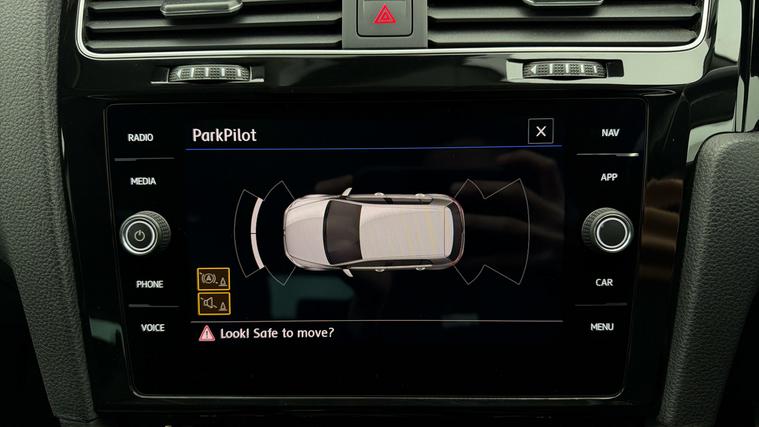Toggle the manoeuvre braking icon
Screen dimensions: 759x427
214,279
